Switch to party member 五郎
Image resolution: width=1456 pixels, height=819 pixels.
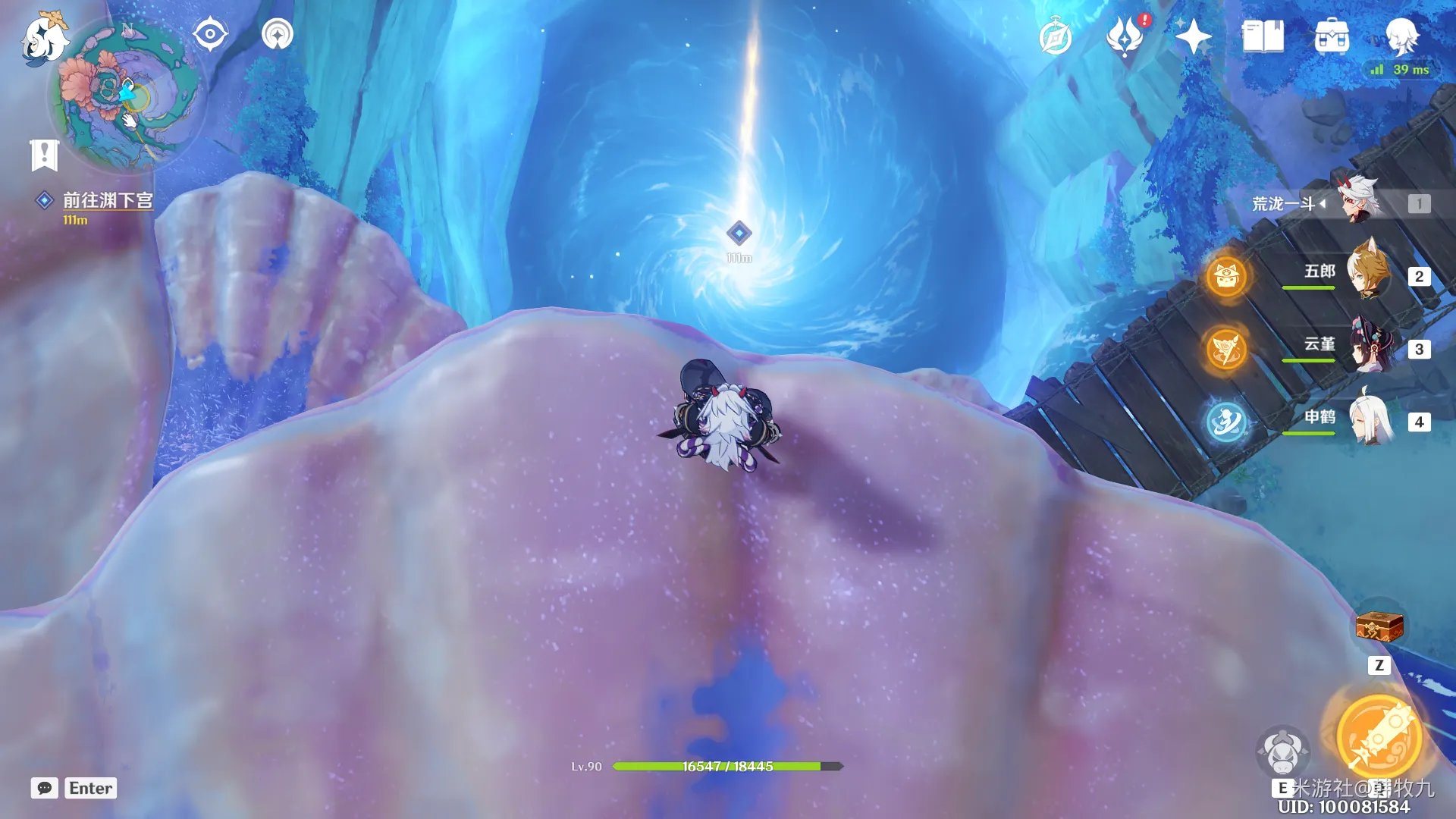click(x=1367, y=275)
